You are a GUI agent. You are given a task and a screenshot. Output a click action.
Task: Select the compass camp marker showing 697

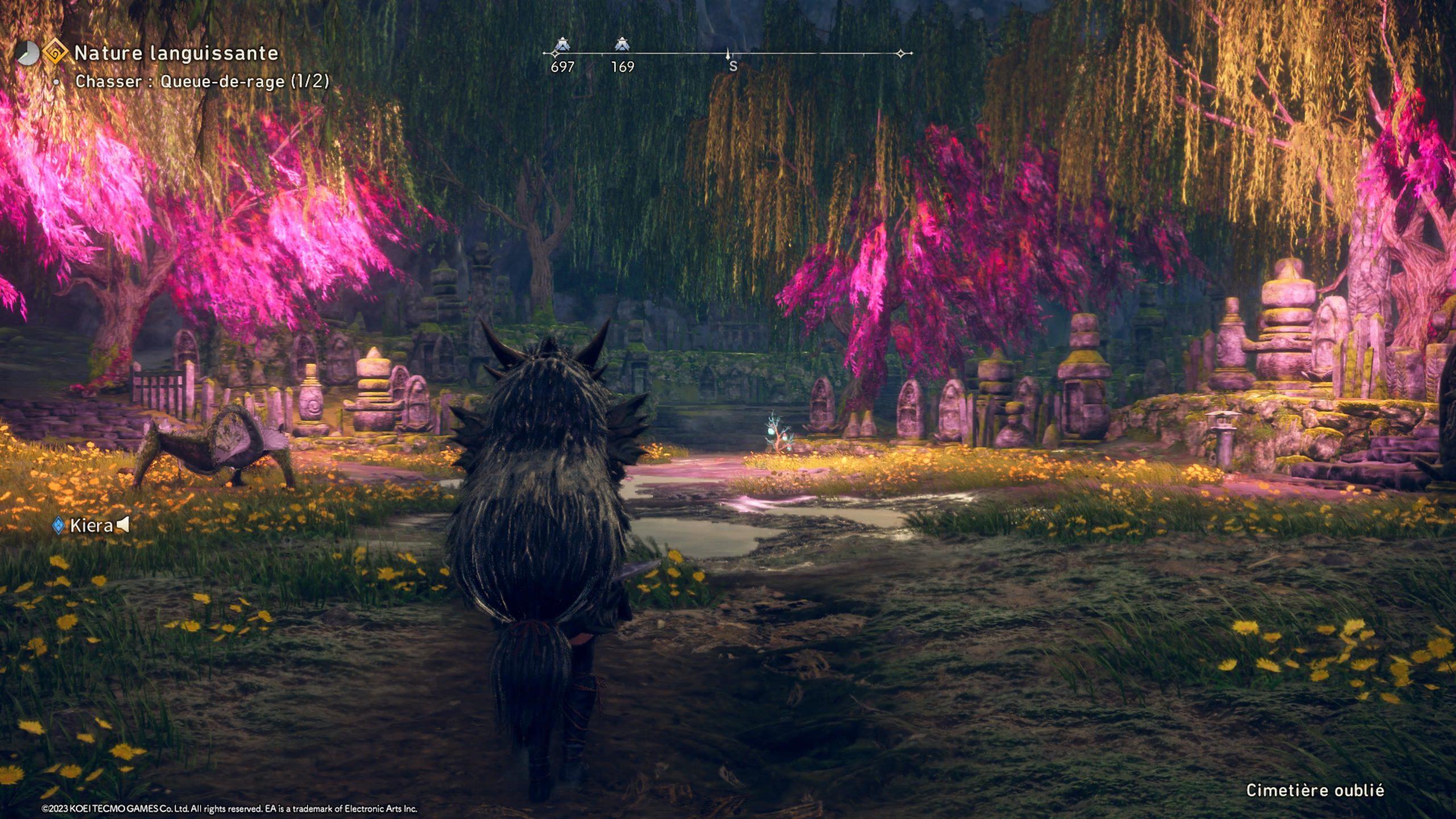(562, 44)
